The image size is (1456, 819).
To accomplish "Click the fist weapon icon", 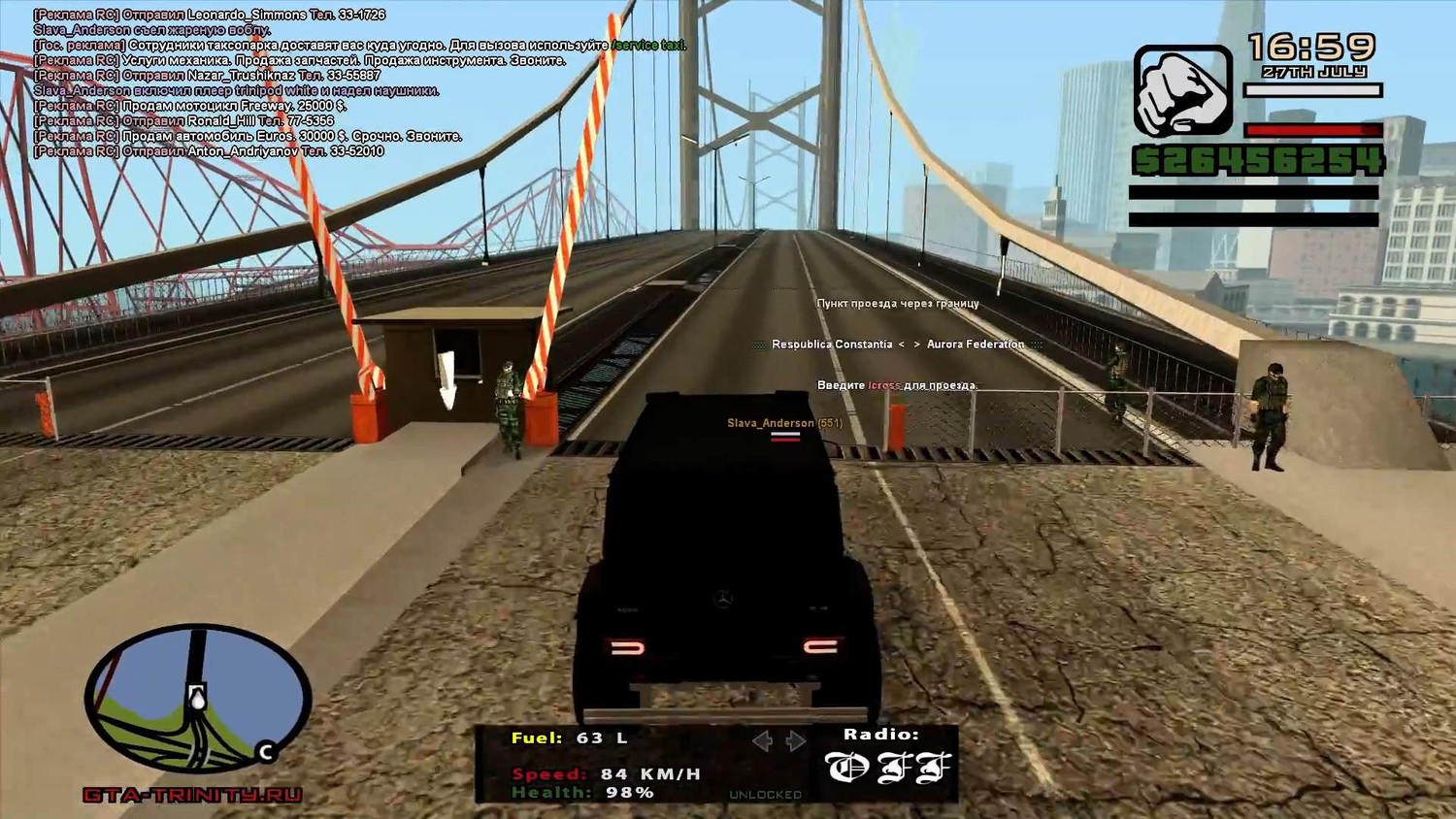I will (1182, 91).
